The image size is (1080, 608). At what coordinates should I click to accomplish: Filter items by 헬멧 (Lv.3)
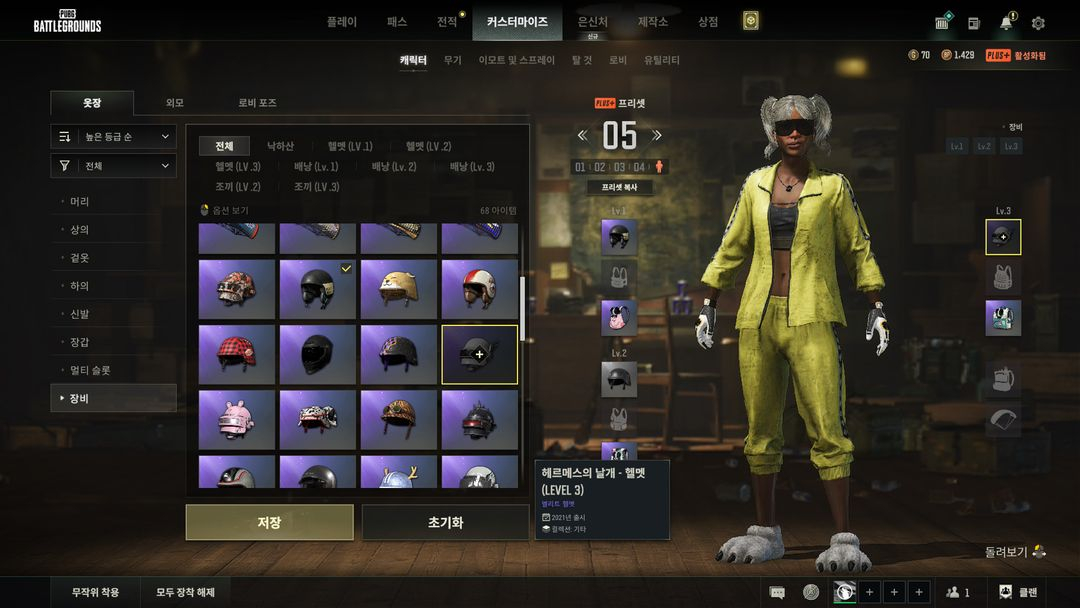pos(238,167)
